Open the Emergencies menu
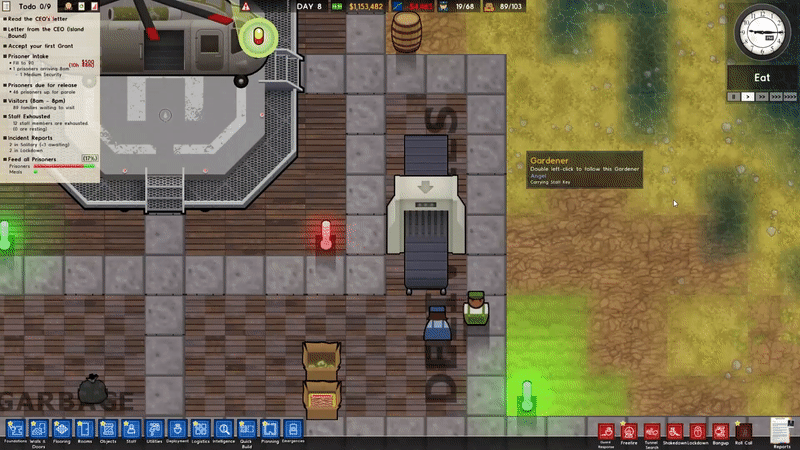This screenshot has width=800, height=450. [293, 428]
